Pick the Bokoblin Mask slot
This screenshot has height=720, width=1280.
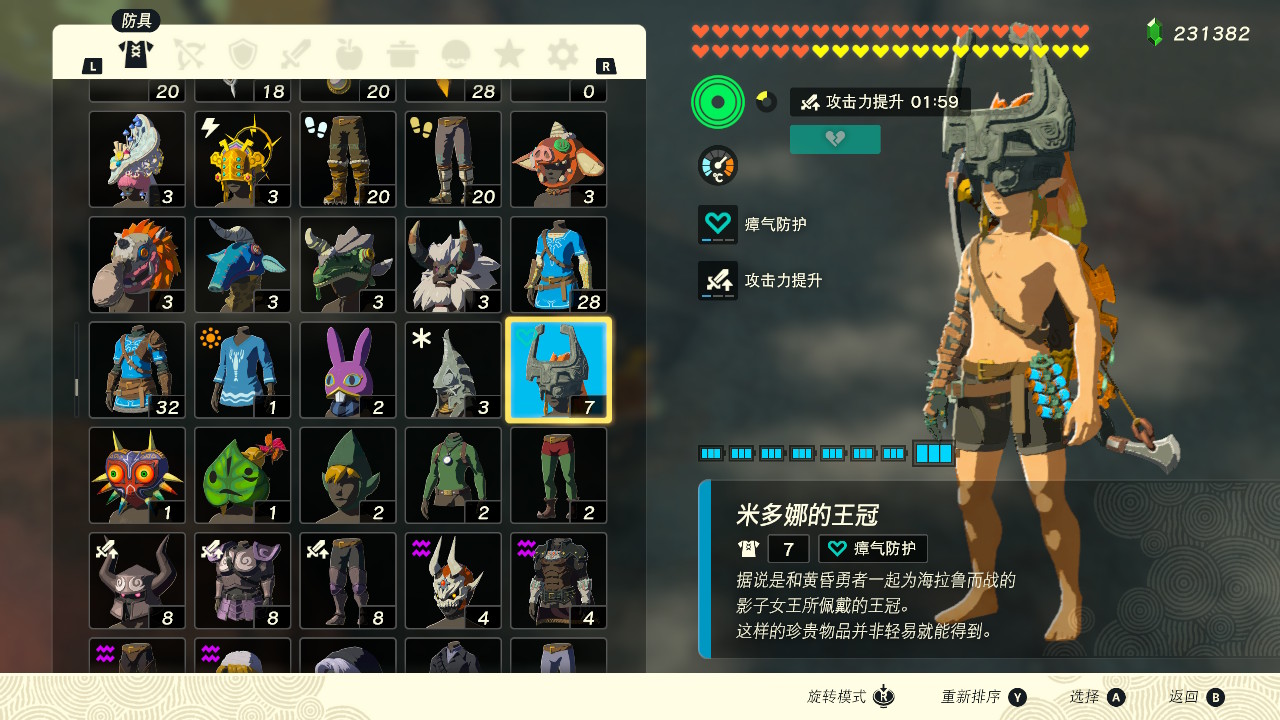559,159
